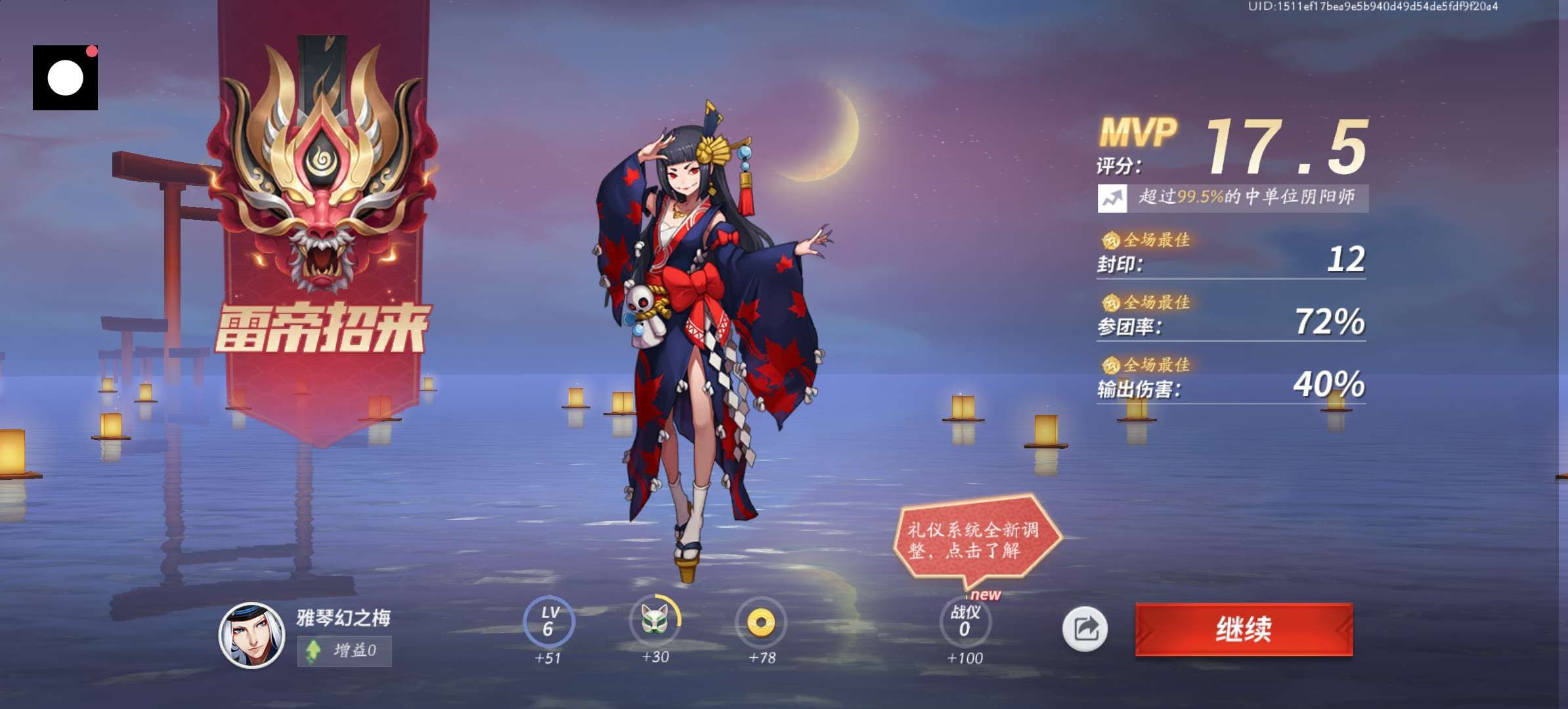Click the screen recorder overlay button

coord(65,77)
